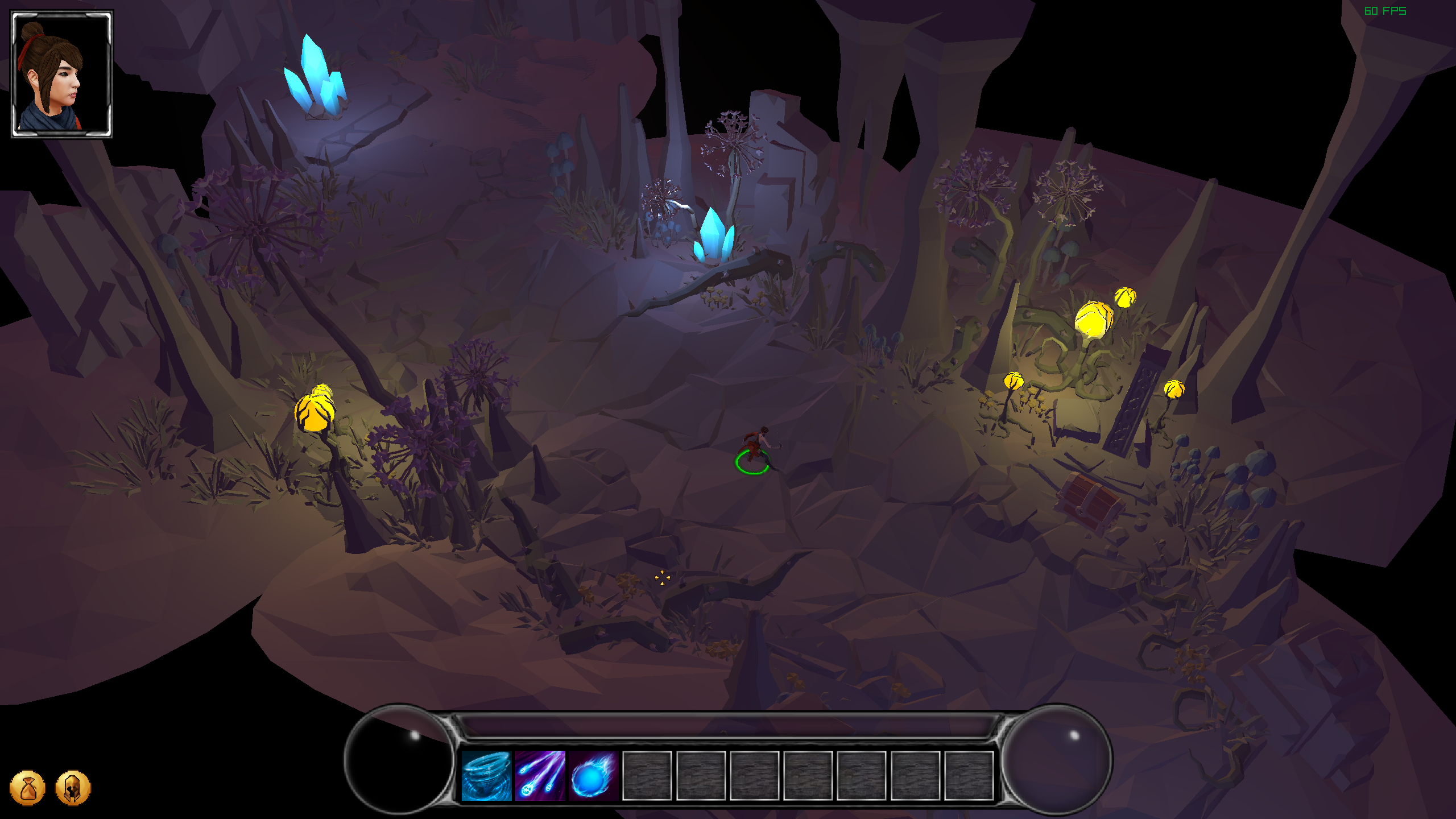Open the inventory bag button

tap(27, 788)
